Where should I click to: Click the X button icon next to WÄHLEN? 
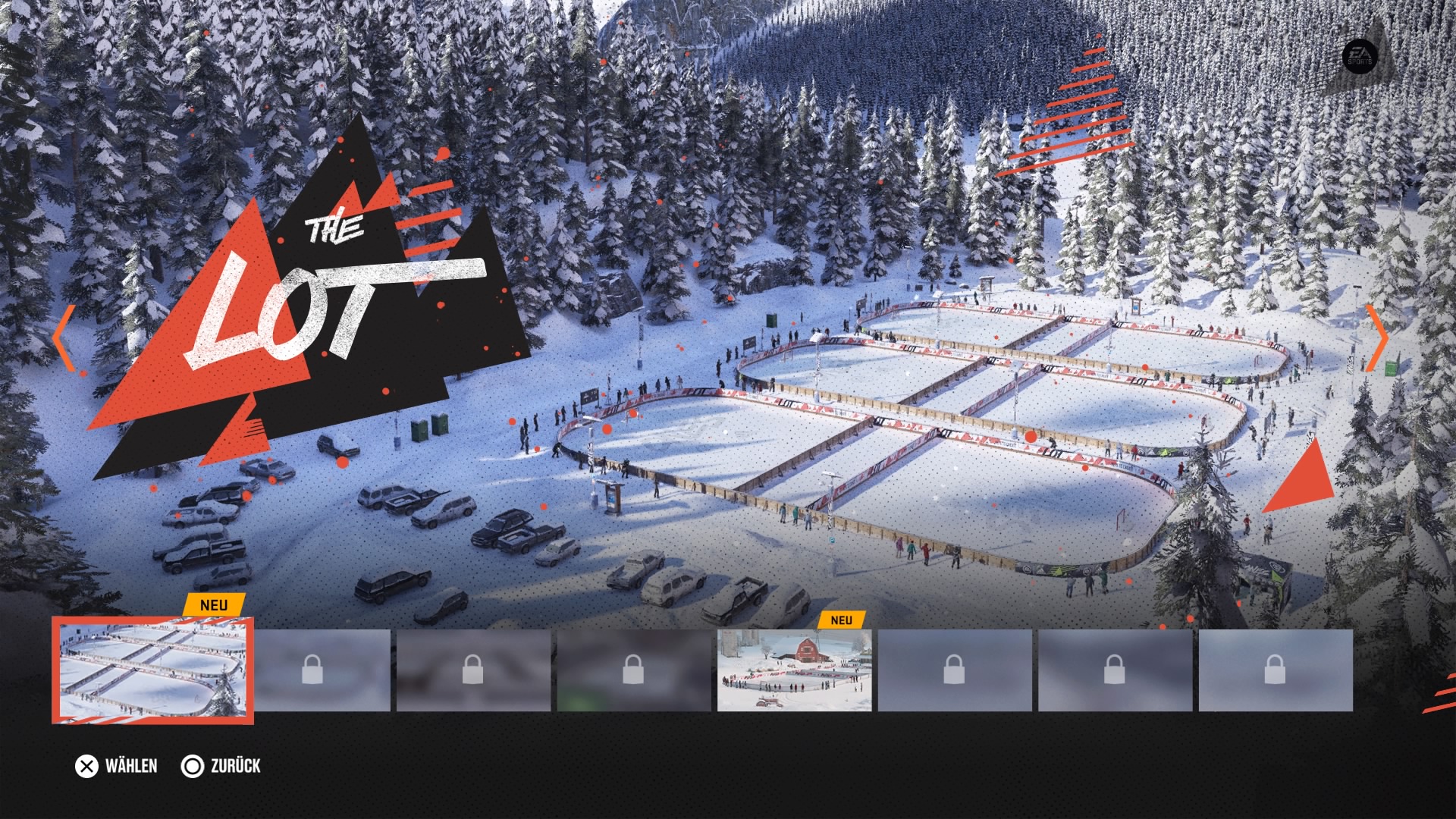pyautogui.click(x=86, y=767)
